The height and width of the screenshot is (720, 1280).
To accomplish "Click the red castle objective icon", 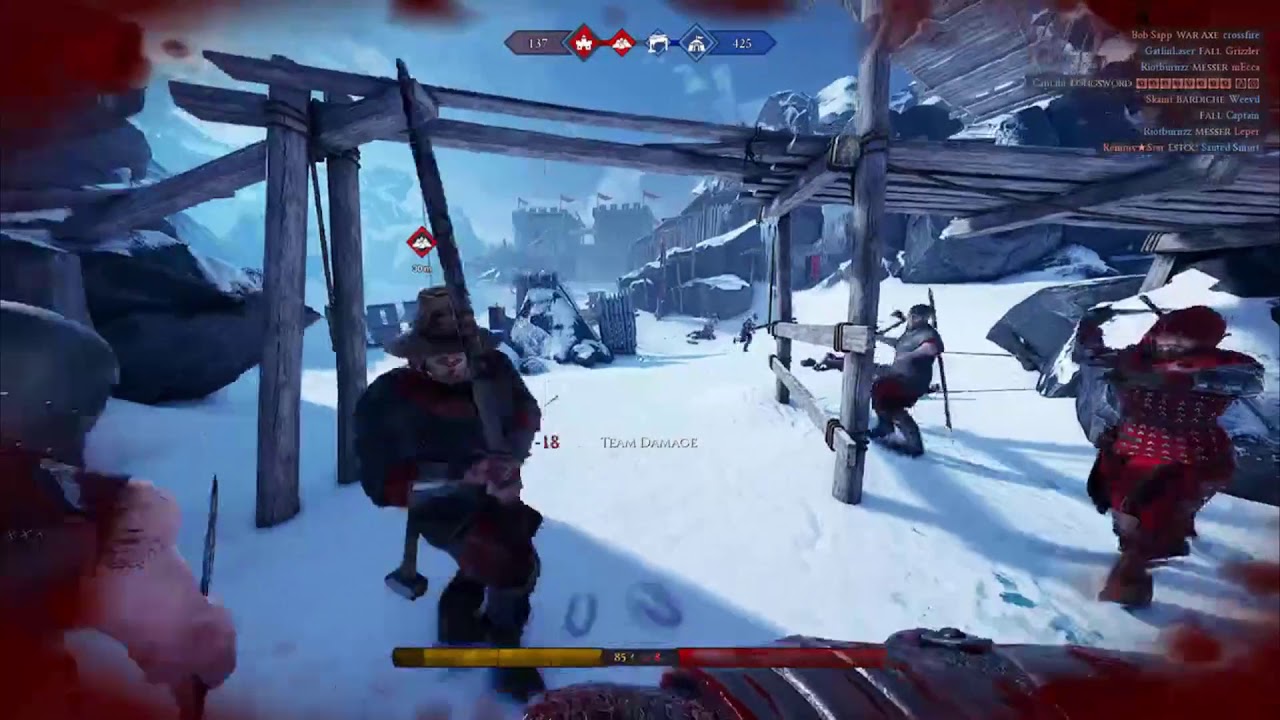I will point(583,43).
